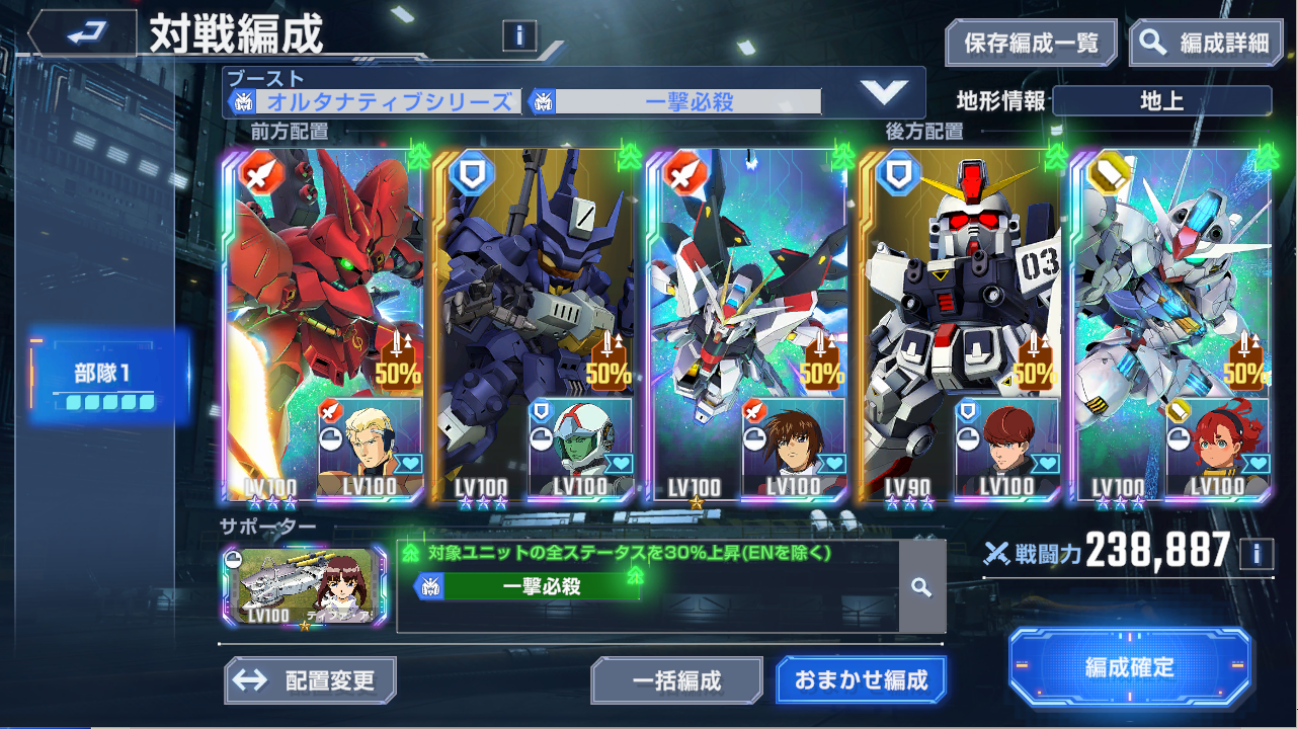Open the 保存編成一覧 saved formations list

[x=1031, y=43]
